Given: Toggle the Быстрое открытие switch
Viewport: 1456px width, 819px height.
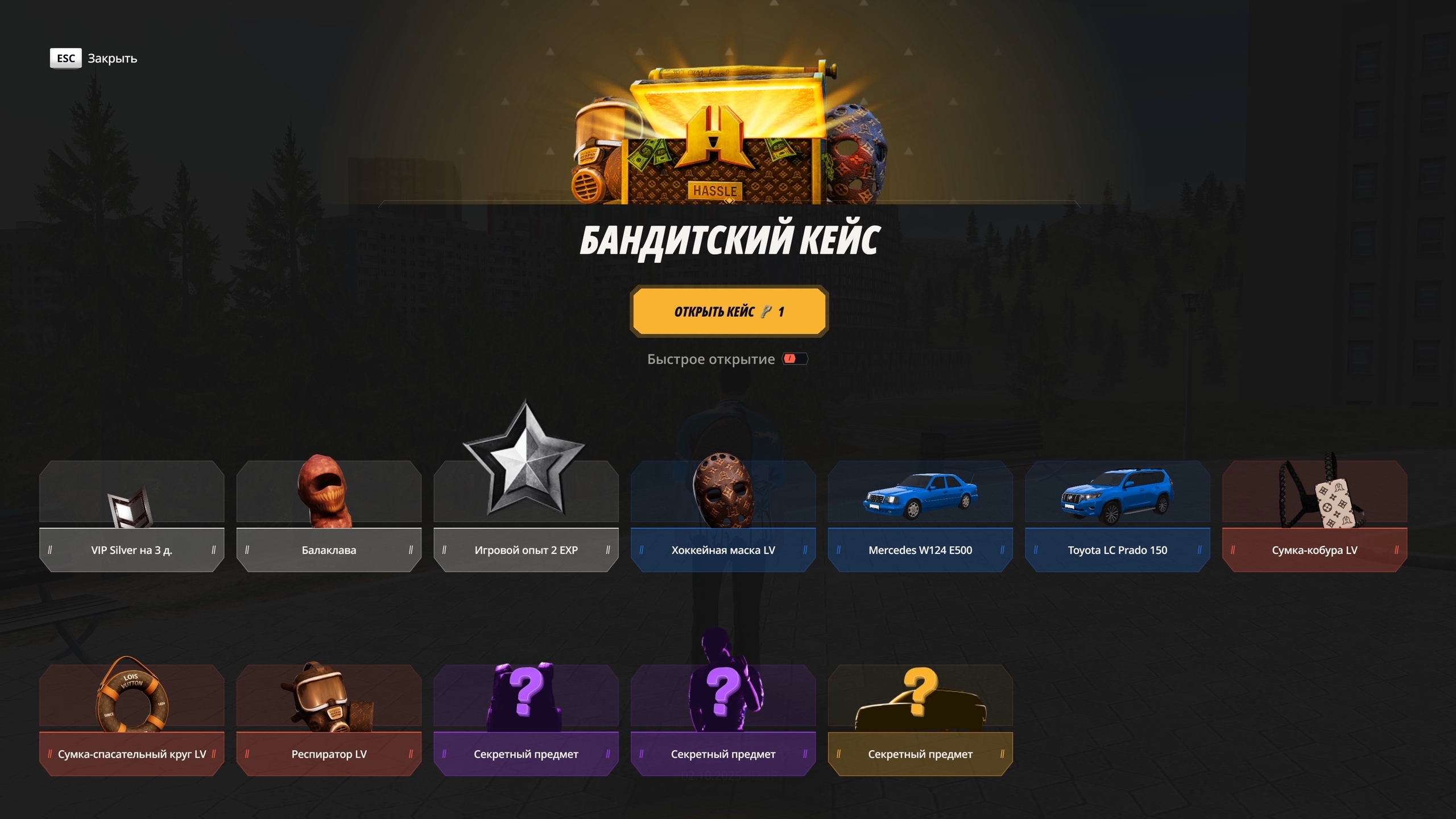Looking at the screenshot, I should [x=795, y=359].
